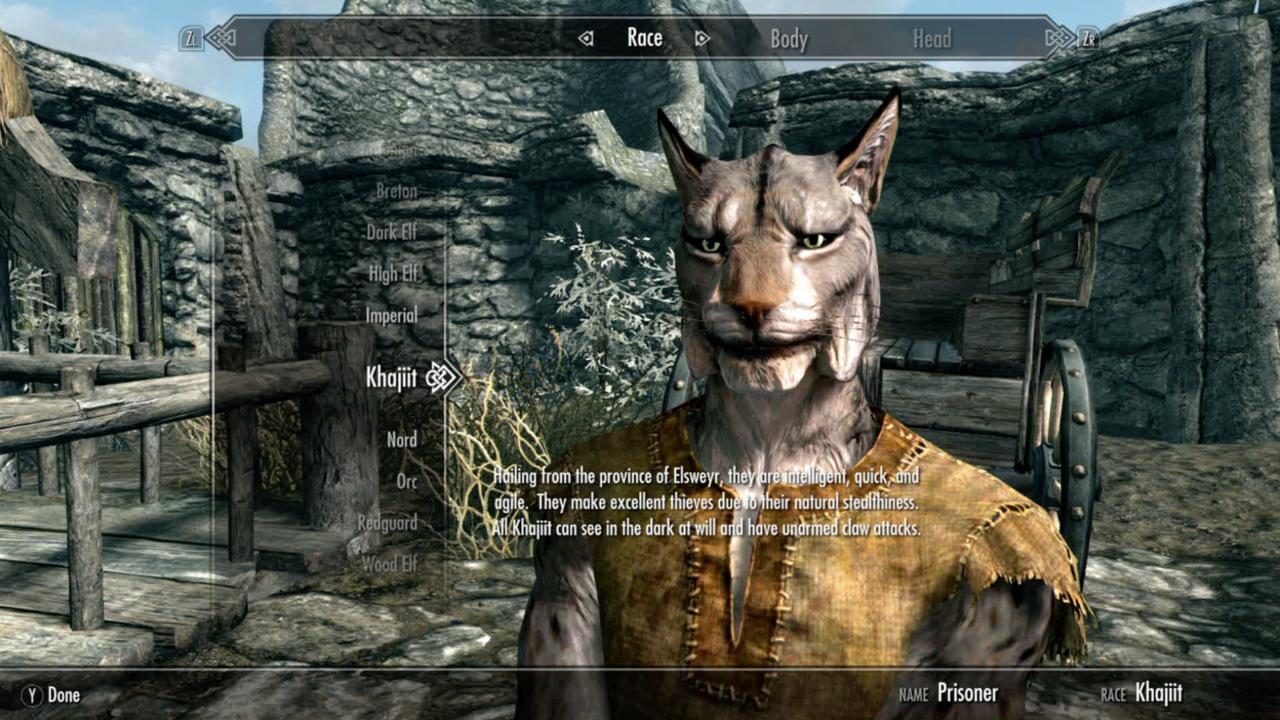The width and height of the screenshot is (1280, 720).
Task: Switch to the Body tab
Action: pos(791,38)
